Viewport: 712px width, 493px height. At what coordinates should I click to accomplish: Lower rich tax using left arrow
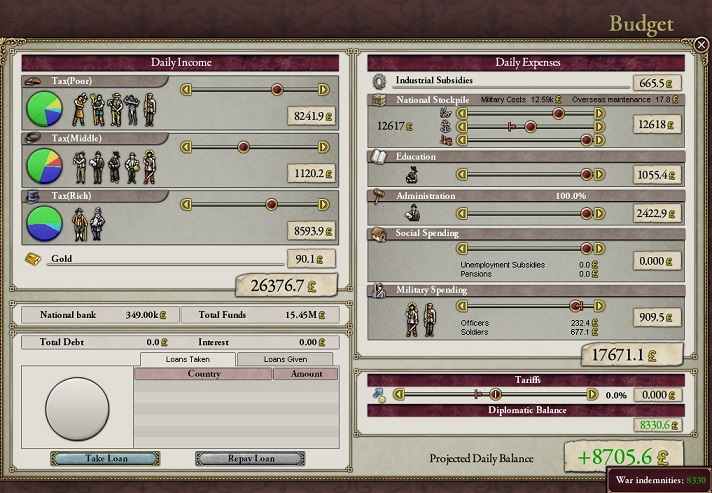point(186,205)
